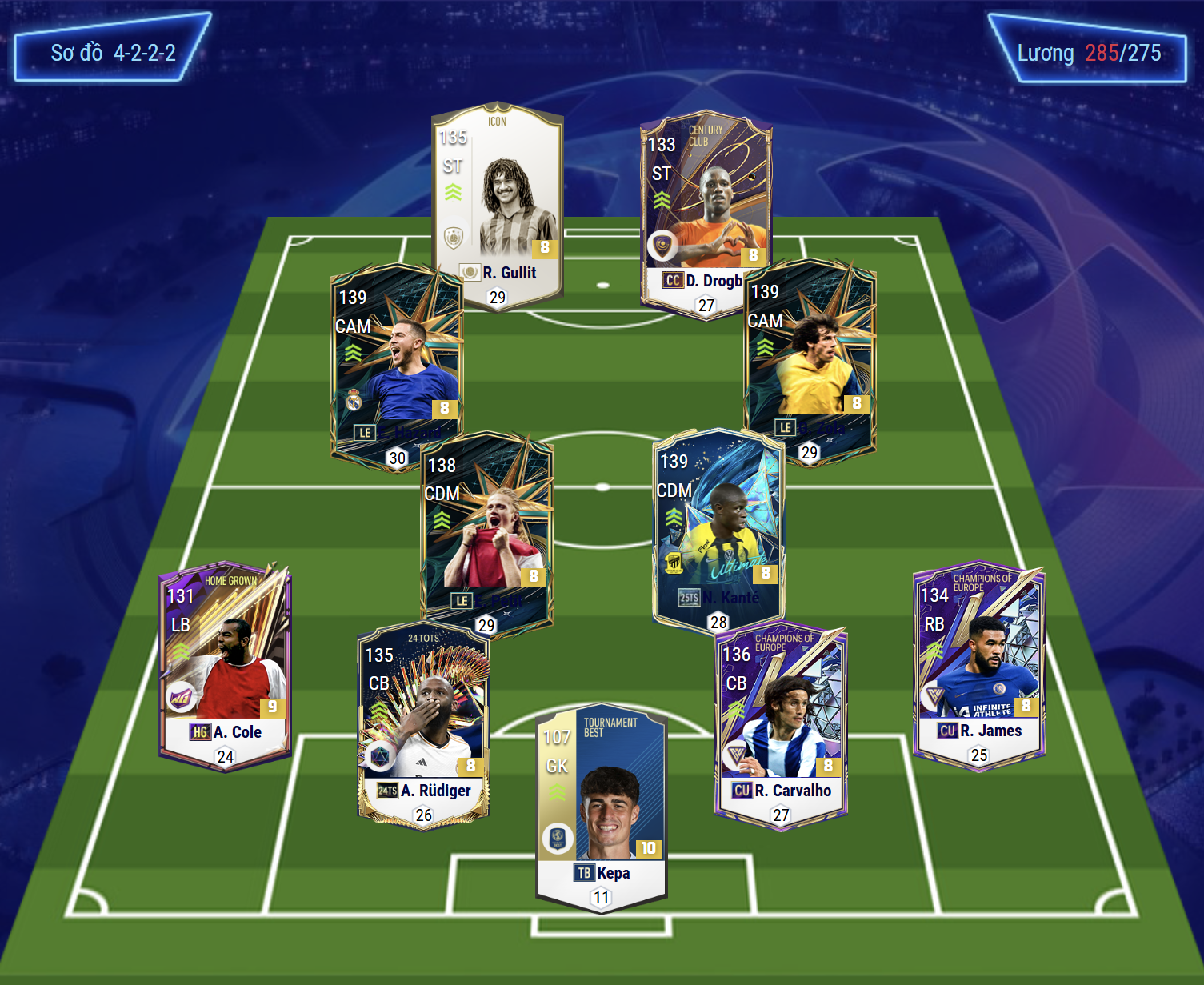The image size is (1204, 985).
Task: Choose the Kepa goalkeeper card
Action: [601, 808]
